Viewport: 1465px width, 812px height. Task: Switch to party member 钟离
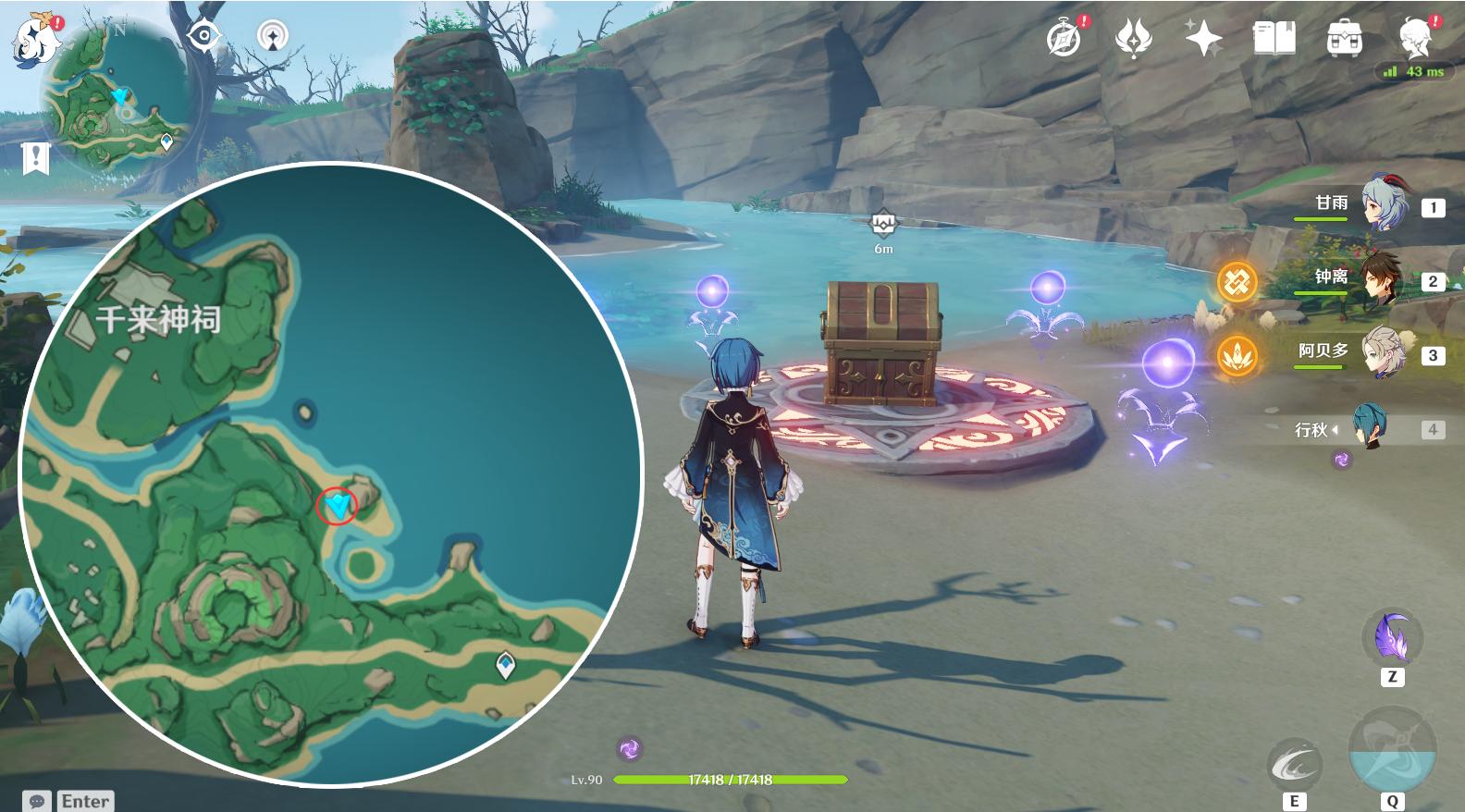[1385, 279]
